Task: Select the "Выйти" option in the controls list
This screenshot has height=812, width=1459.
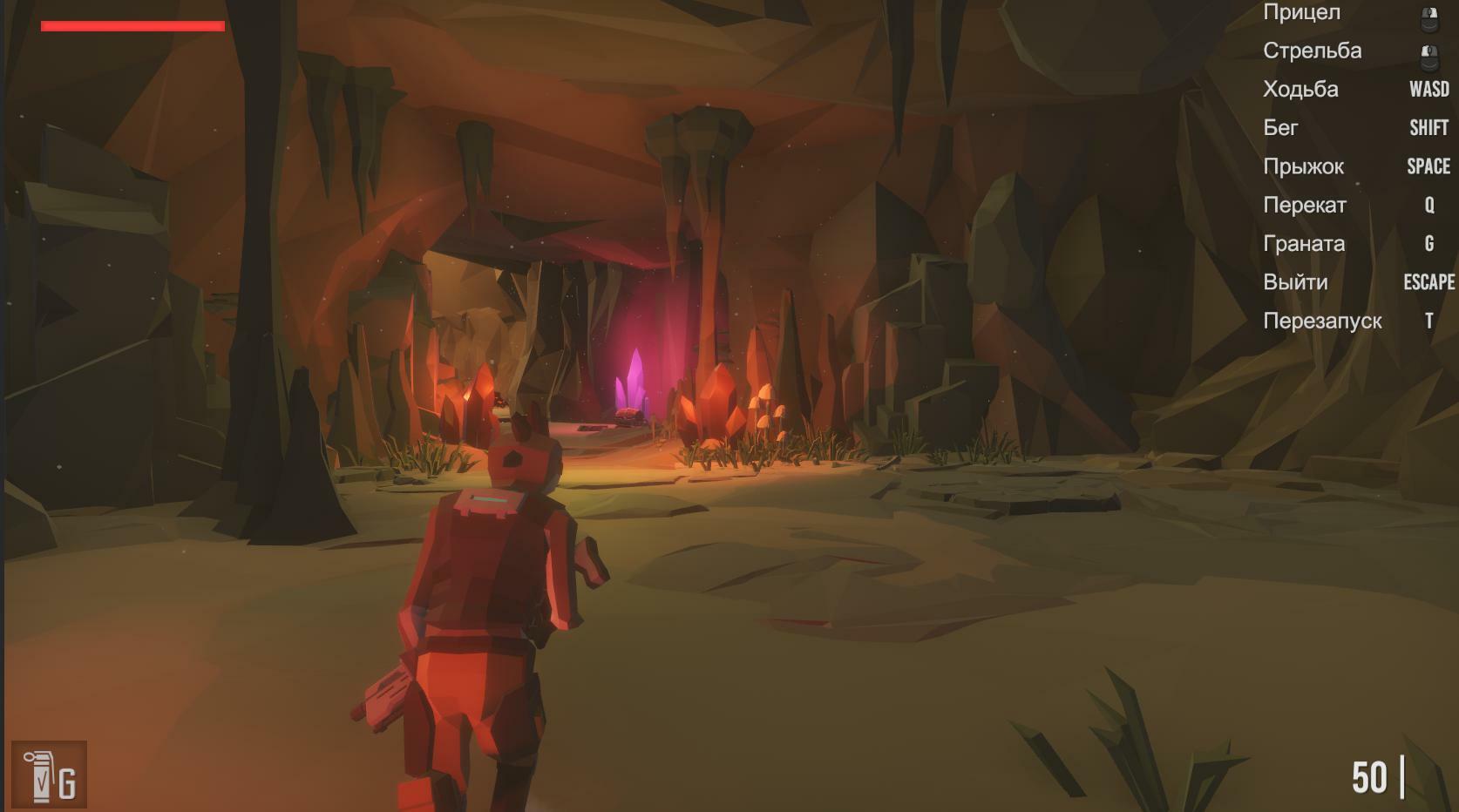Action: pyautogui.click(x=1296, y=281)
